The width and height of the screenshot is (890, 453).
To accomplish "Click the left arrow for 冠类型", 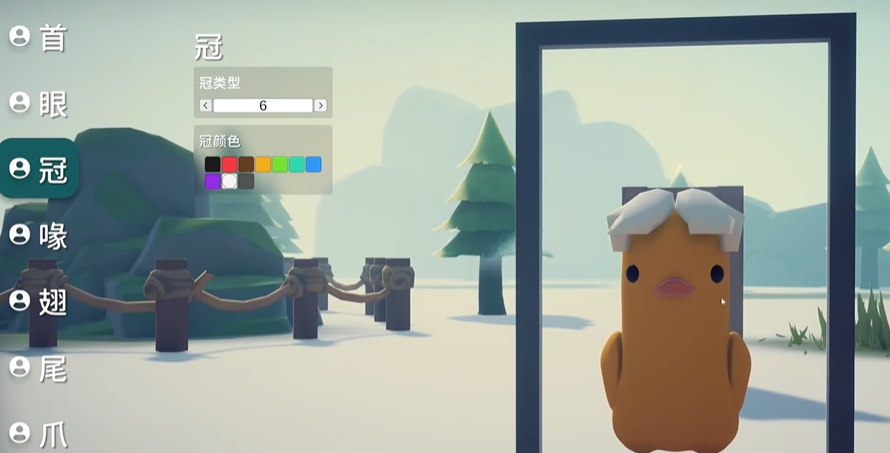I will [206, 105].
